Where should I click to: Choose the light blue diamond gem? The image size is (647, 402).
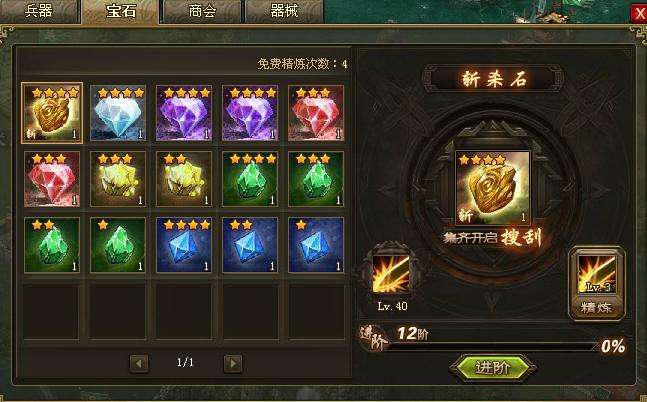118,112
